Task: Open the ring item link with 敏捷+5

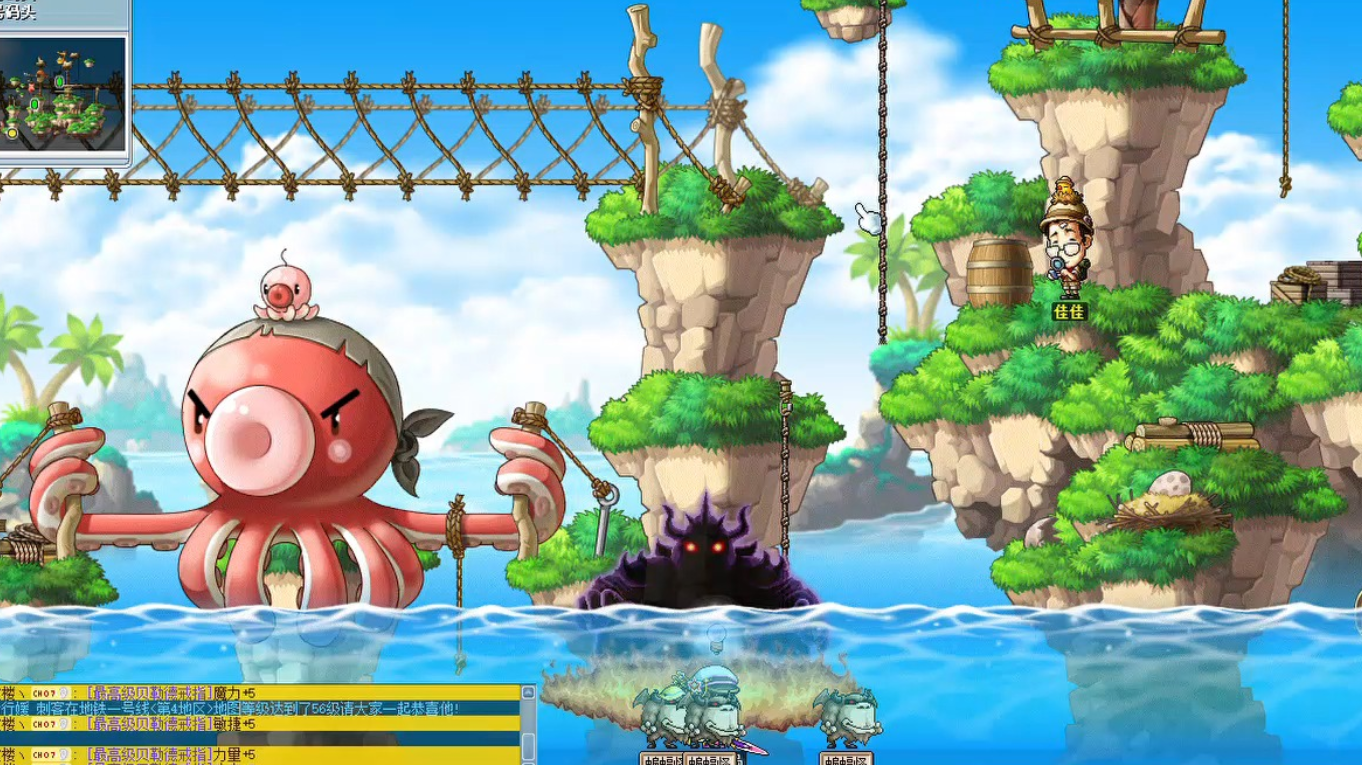Action: point(148,723)
